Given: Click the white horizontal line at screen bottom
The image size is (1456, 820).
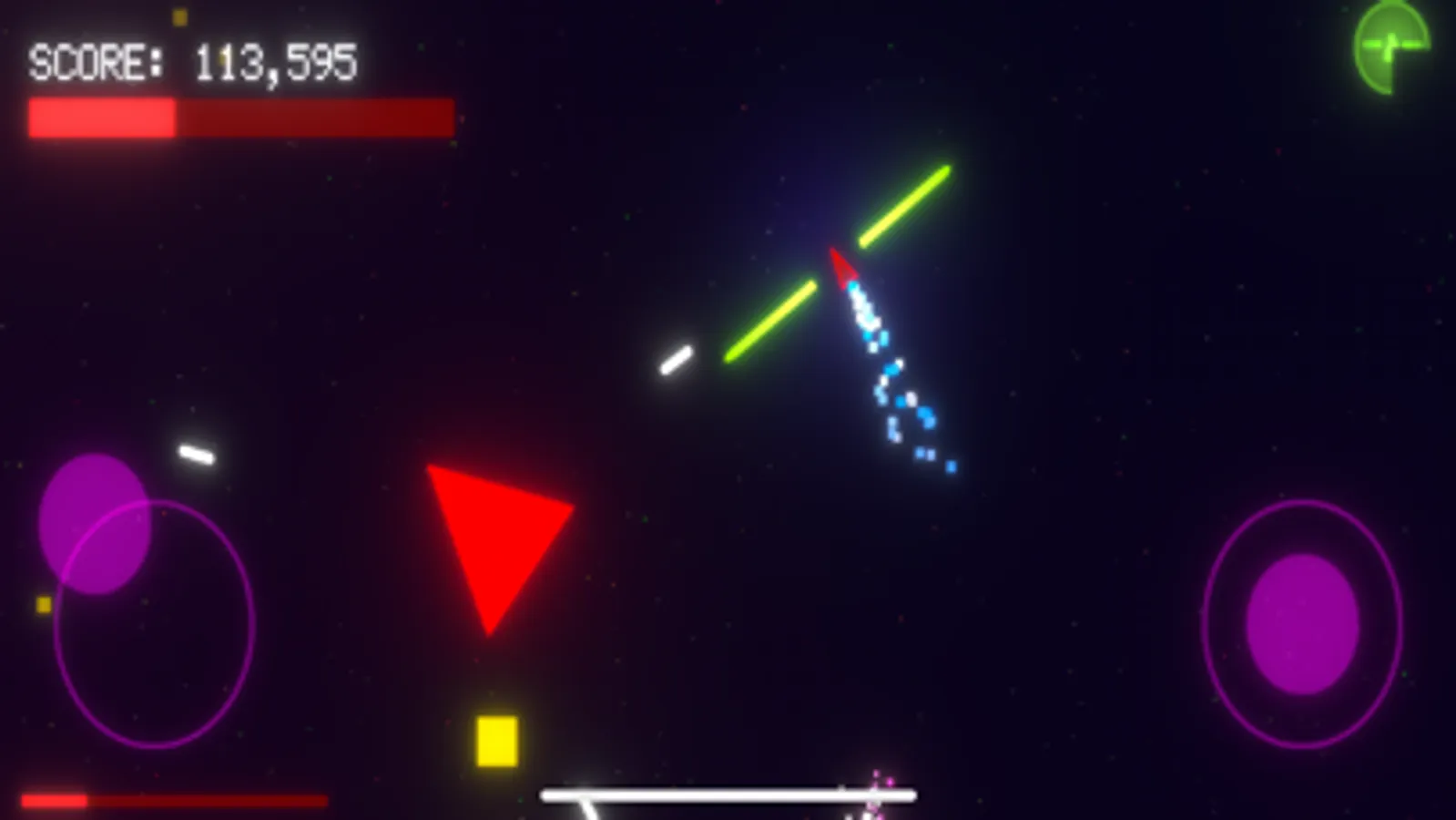Looking at the screenshot, I should [x=727, y=794].
